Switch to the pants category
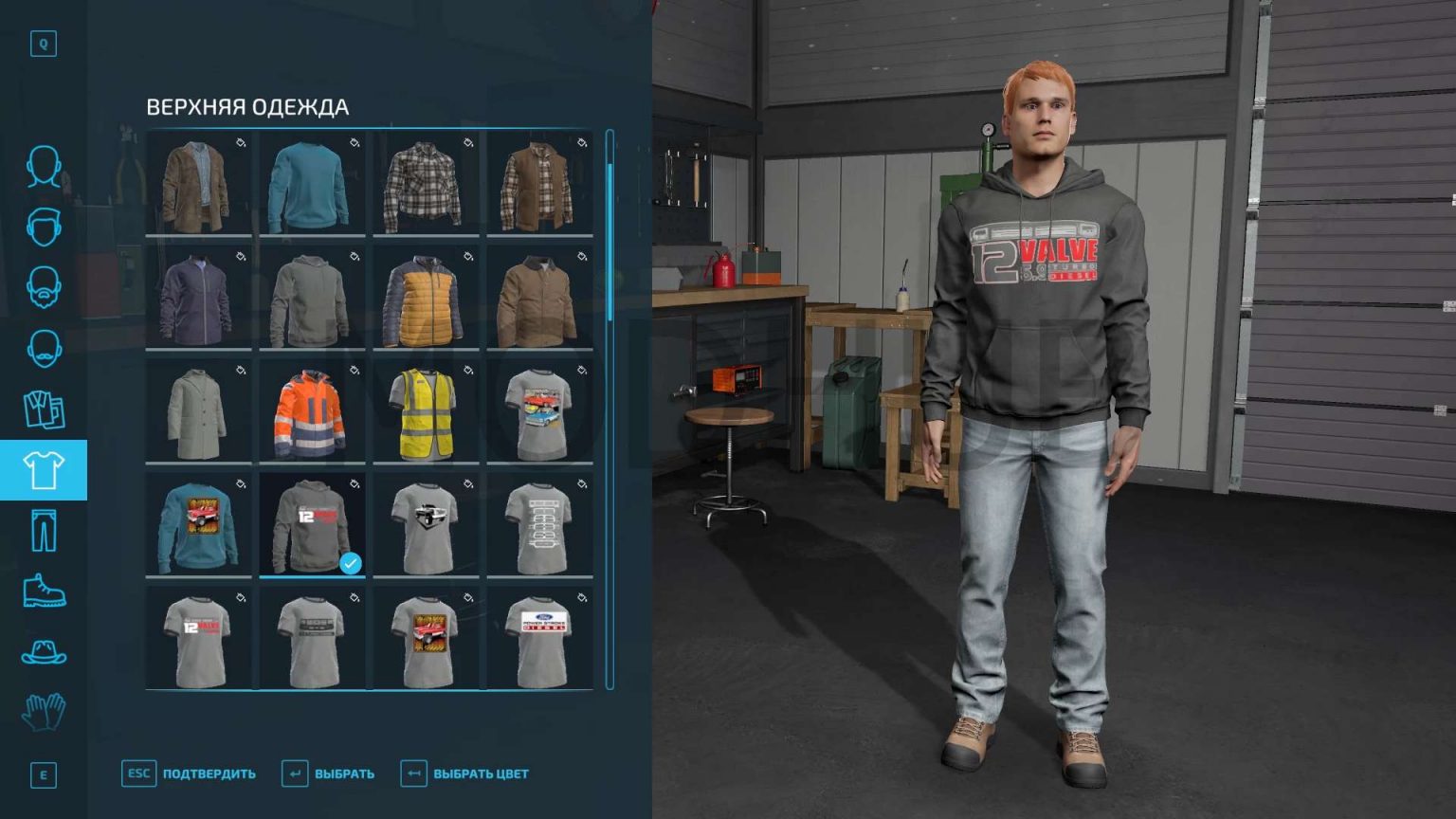The width and height of the screenshot is (1456, 819). [43, 528]
